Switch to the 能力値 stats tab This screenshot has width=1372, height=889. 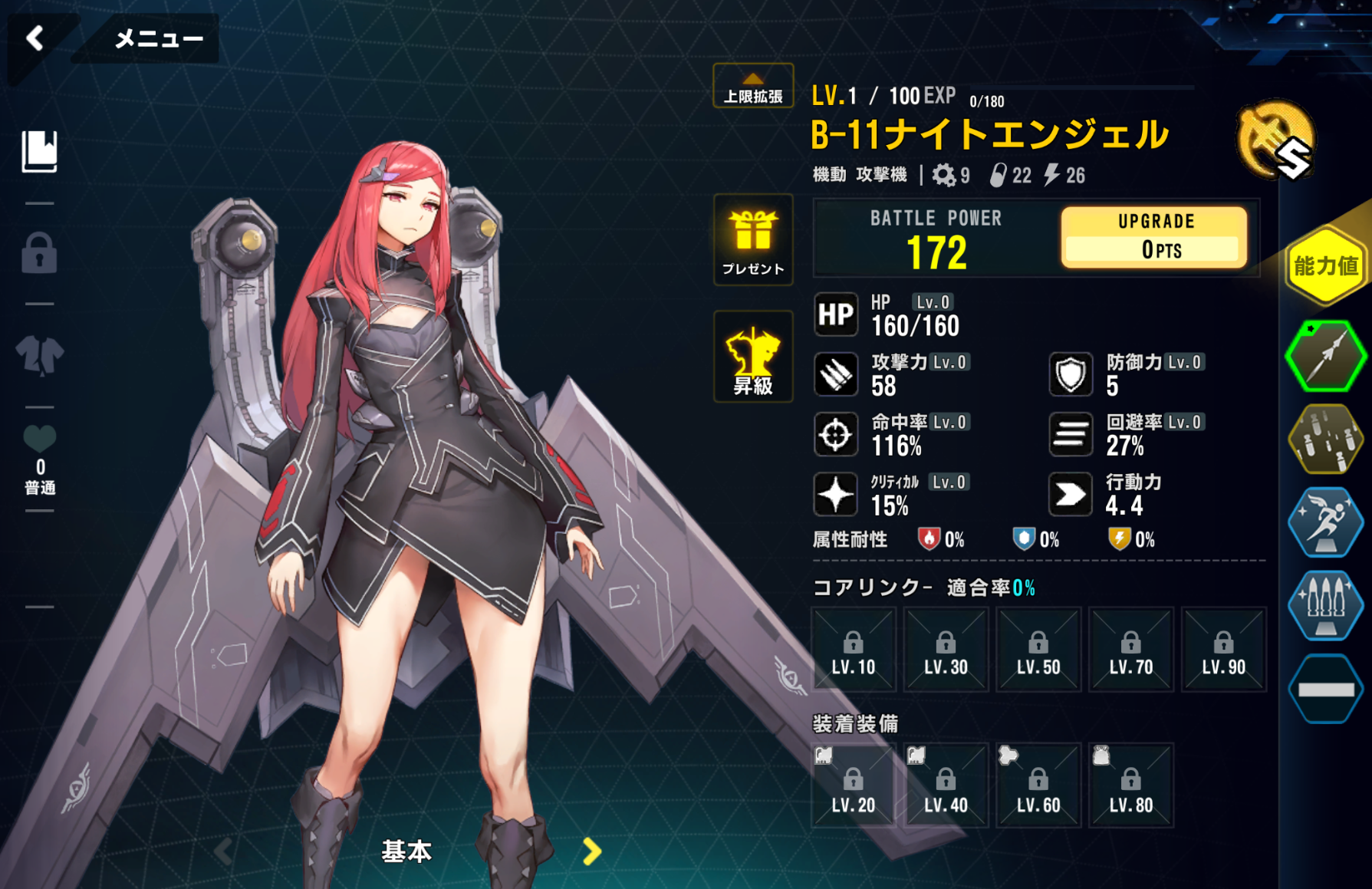pos(1326,266)
